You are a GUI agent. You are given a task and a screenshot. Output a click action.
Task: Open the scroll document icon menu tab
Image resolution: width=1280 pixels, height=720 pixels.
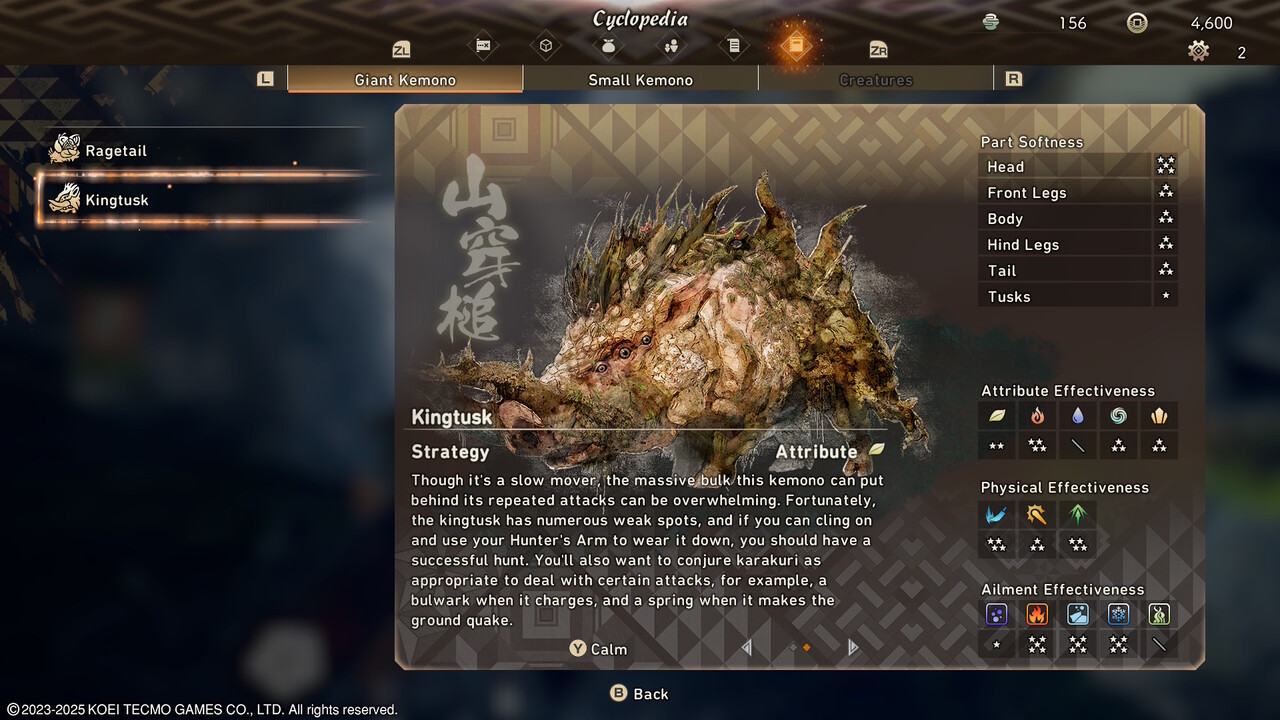(x=733, y=46)
